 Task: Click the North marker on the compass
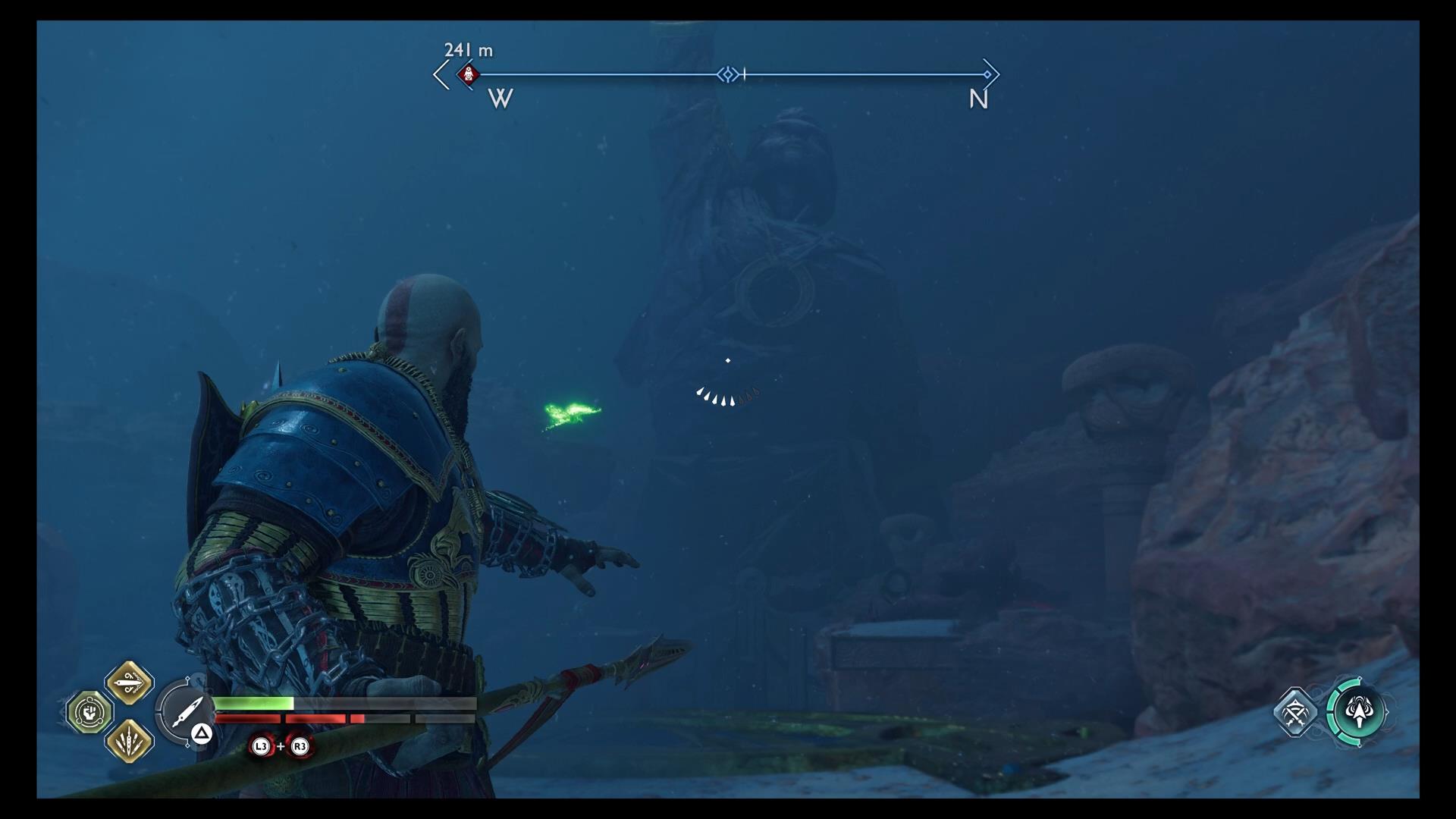[x=978, y=99]
